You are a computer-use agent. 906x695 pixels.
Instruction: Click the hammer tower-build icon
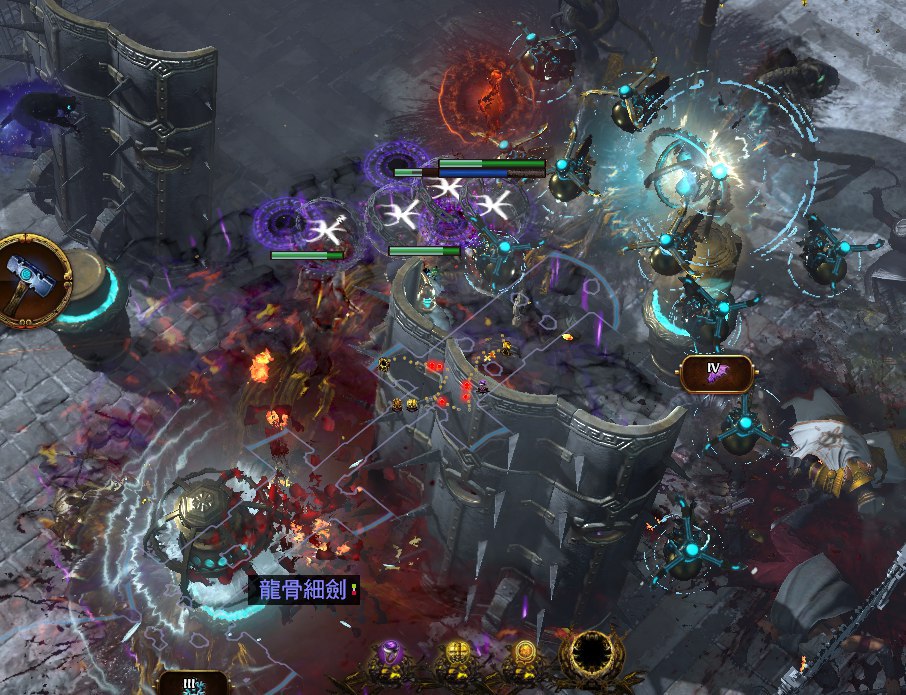tap(32, 281)
